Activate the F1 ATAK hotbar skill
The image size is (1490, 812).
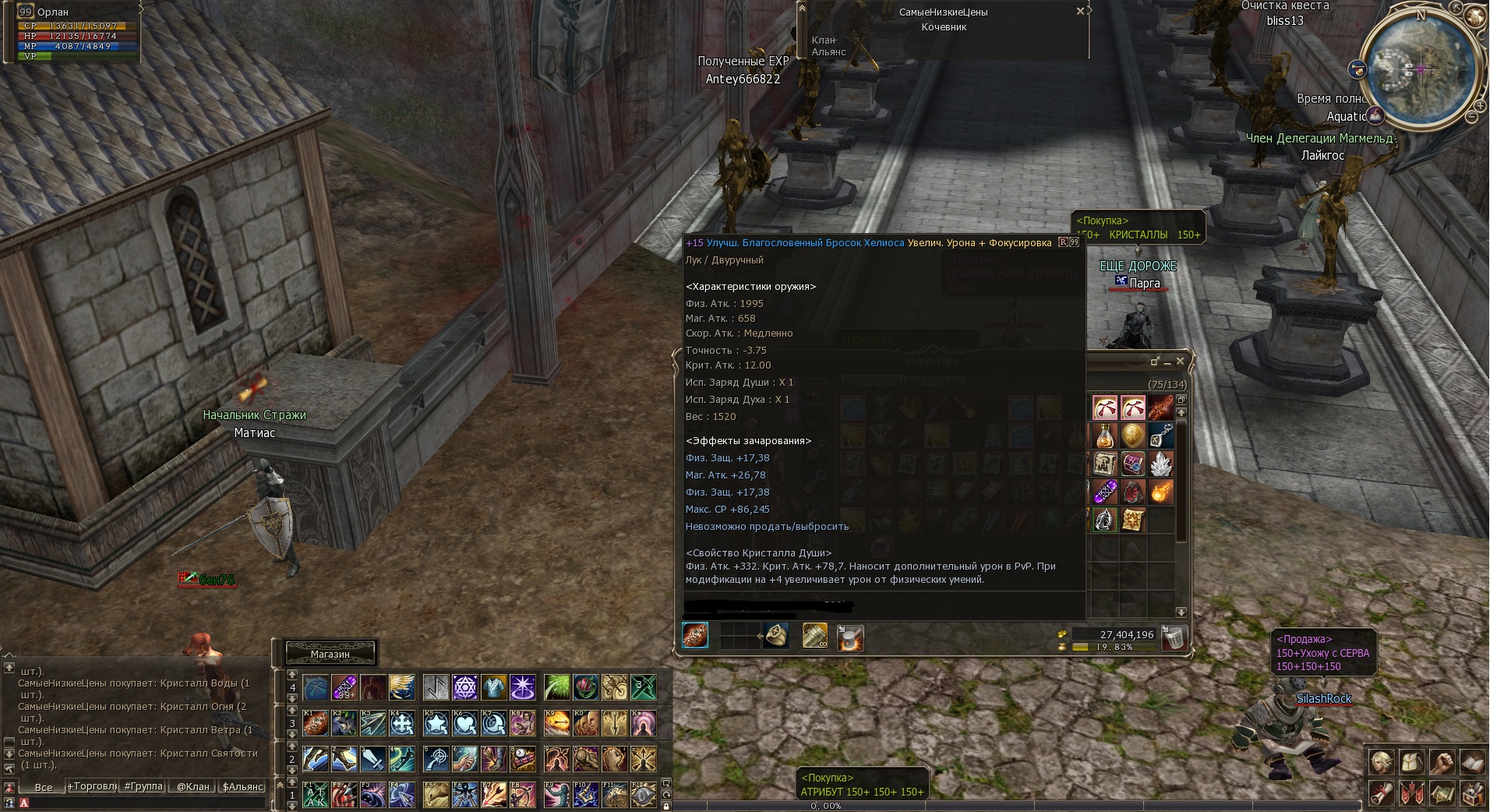pos(316,795)
